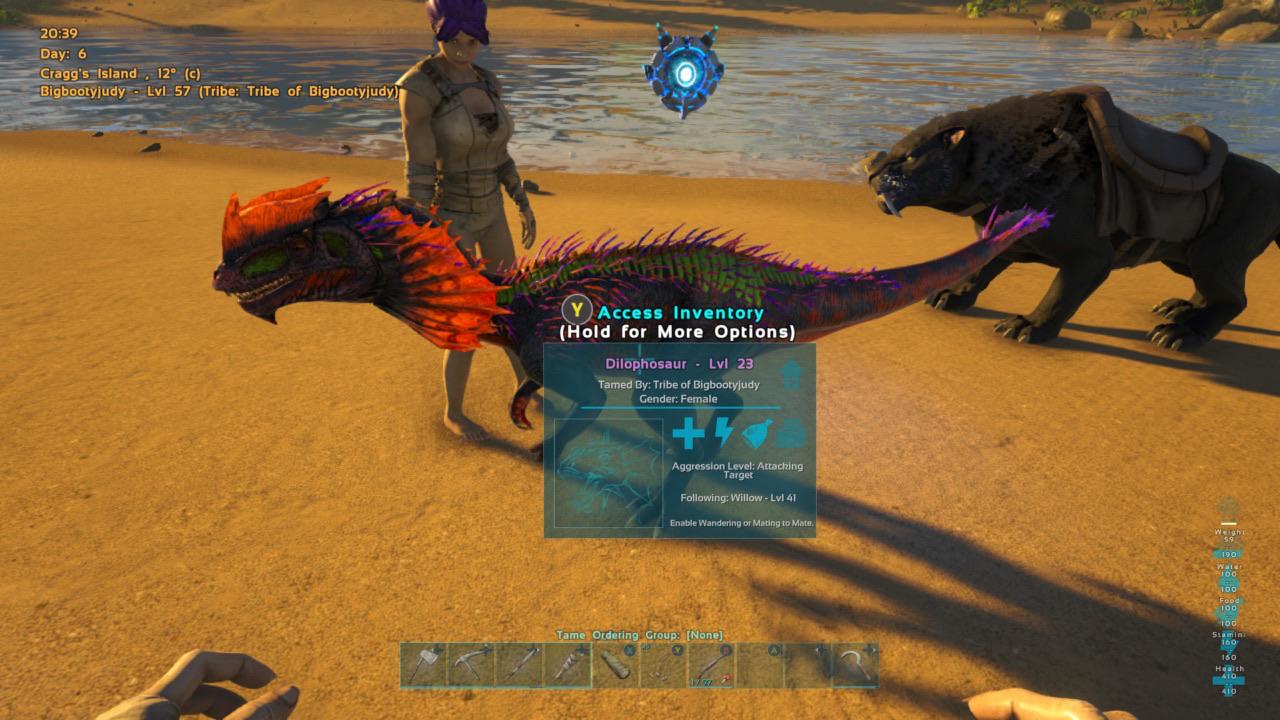Select the stone hatchet in hotbar slot one
1280x720 pixels.
(424, 670)
